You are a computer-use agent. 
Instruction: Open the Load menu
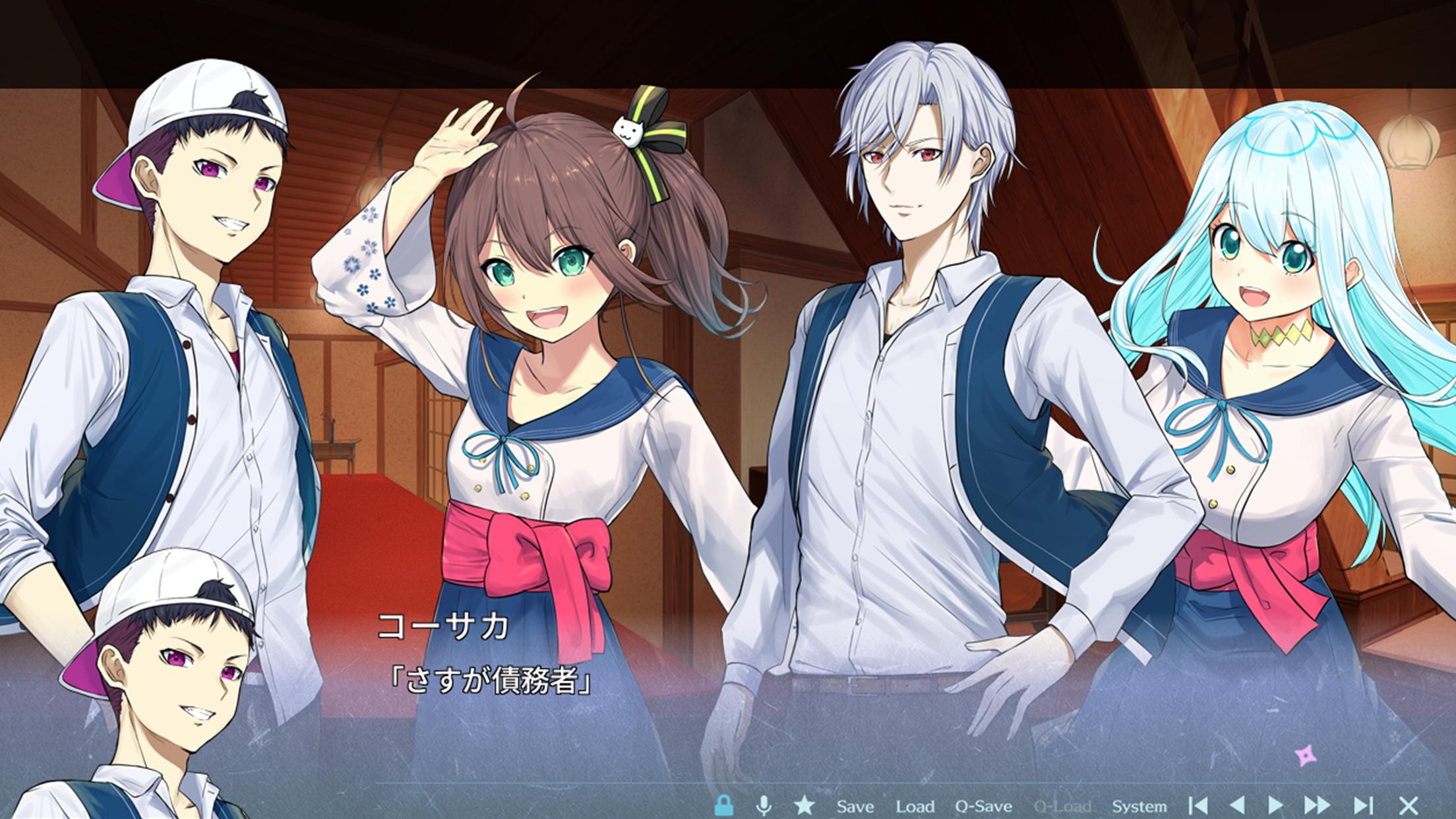click(x=915, y=806)
